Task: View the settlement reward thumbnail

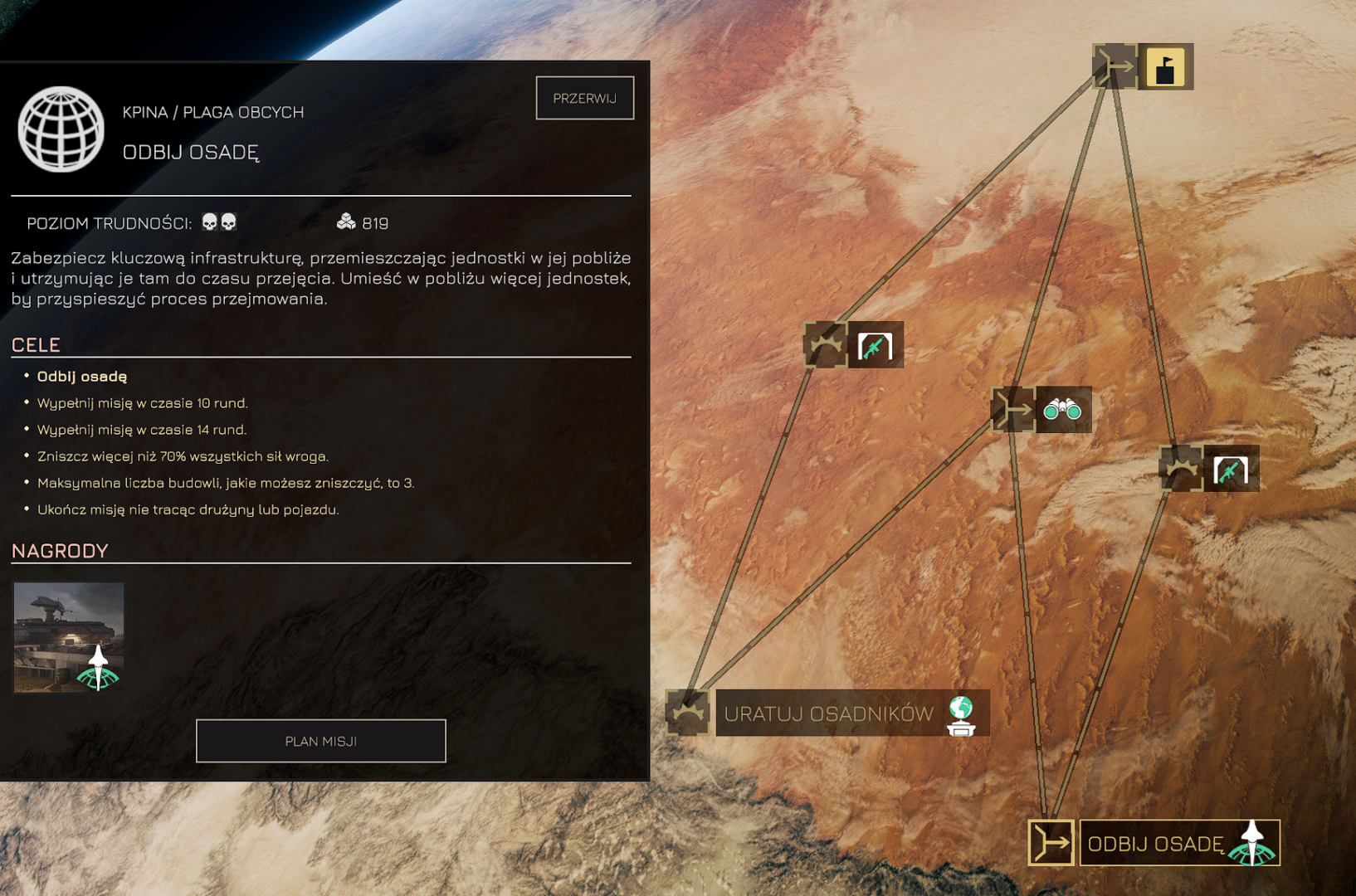Action: tap(69, 636)
